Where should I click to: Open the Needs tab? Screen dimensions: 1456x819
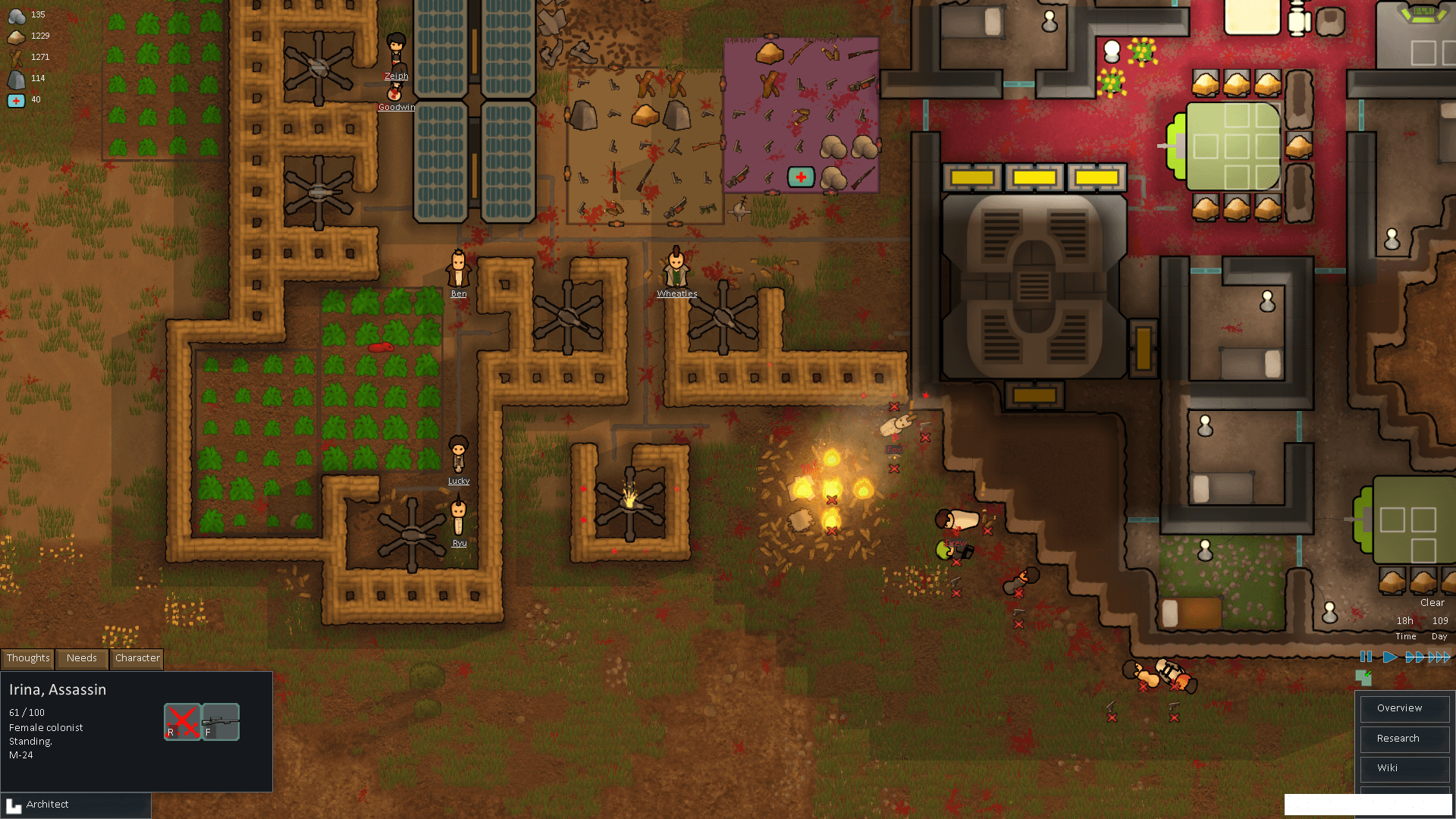coord(81,658)
